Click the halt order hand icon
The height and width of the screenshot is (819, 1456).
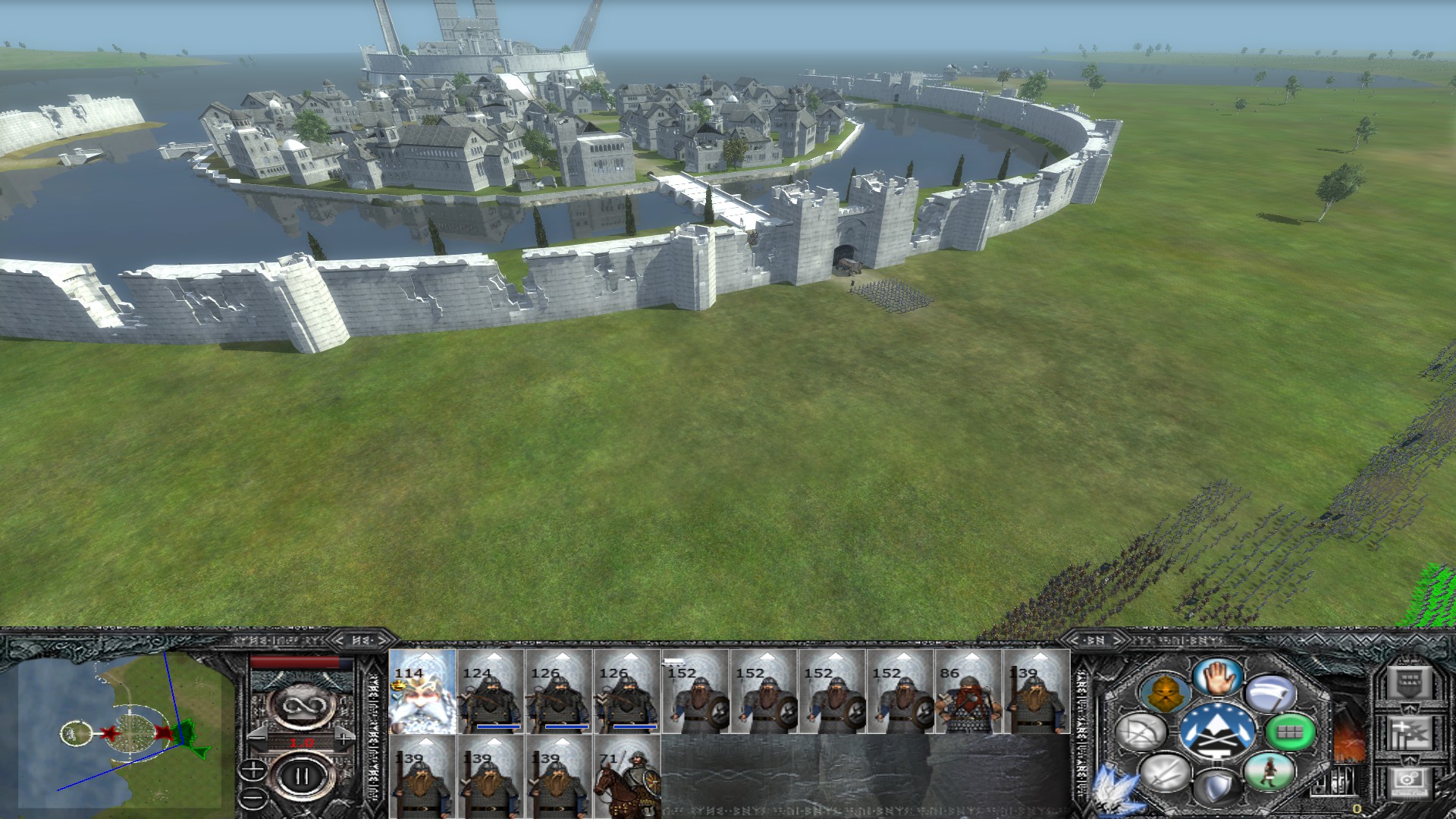[1219, 676]
